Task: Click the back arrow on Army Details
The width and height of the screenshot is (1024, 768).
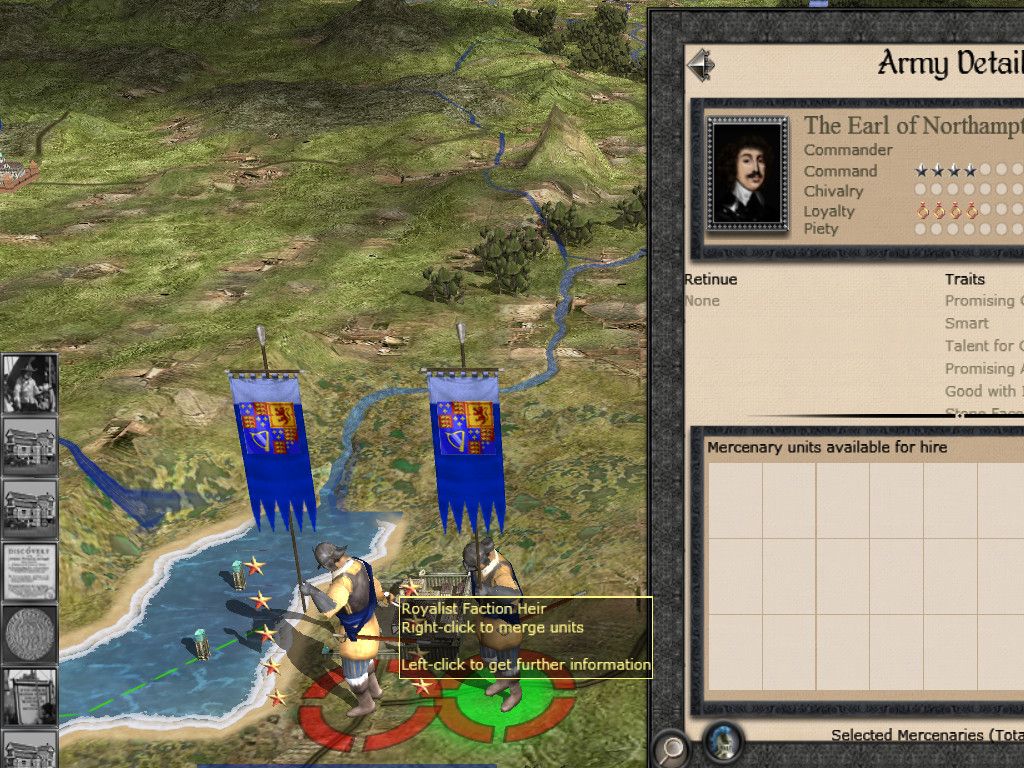Action: (701, 66)
